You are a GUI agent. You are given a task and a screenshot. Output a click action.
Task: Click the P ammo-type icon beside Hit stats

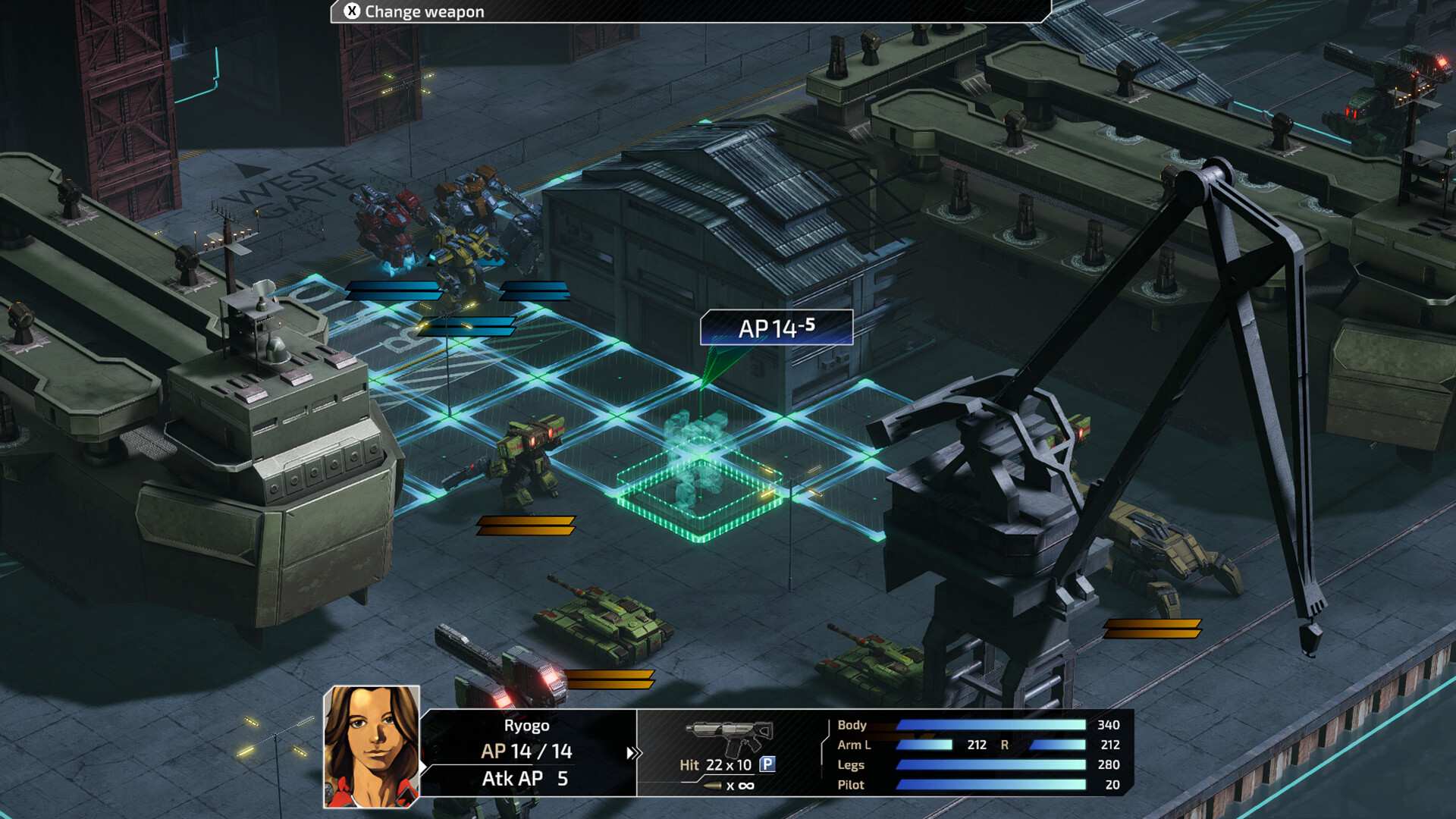[769, 766]
